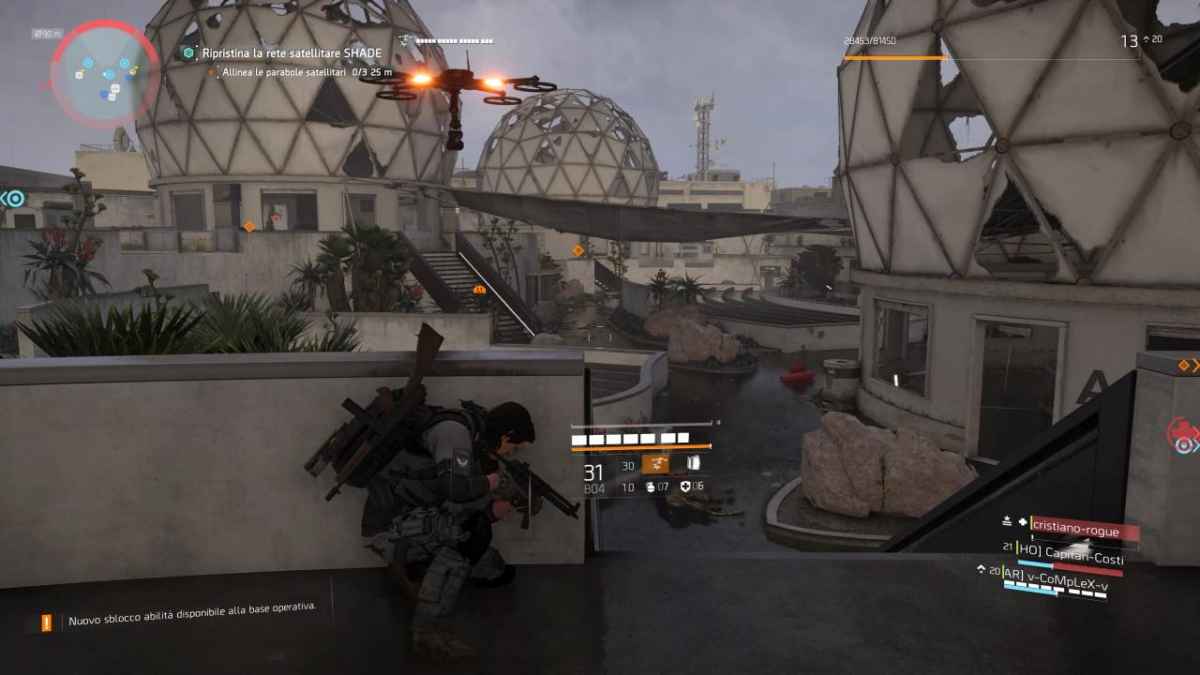Activate the orange drone skill icon

(x=655, y=464)
